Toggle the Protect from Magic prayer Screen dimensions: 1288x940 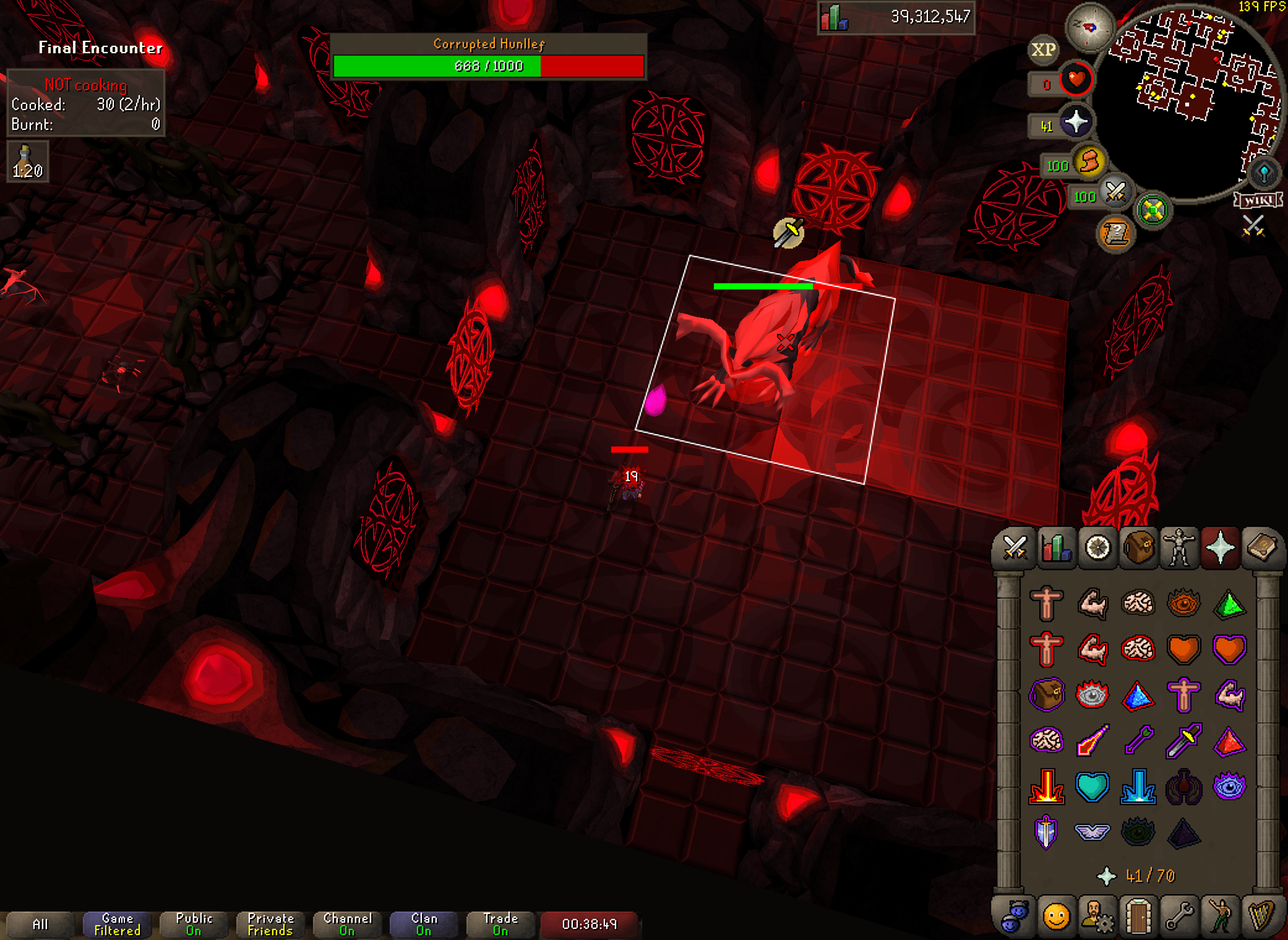(x=1092, y=741)
